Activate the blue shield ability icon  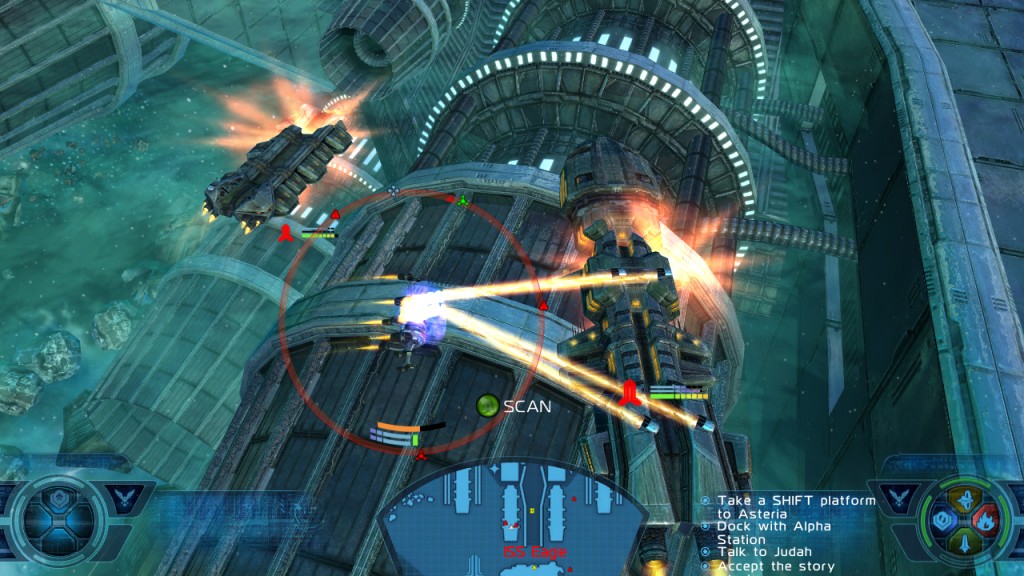point(943,520)
